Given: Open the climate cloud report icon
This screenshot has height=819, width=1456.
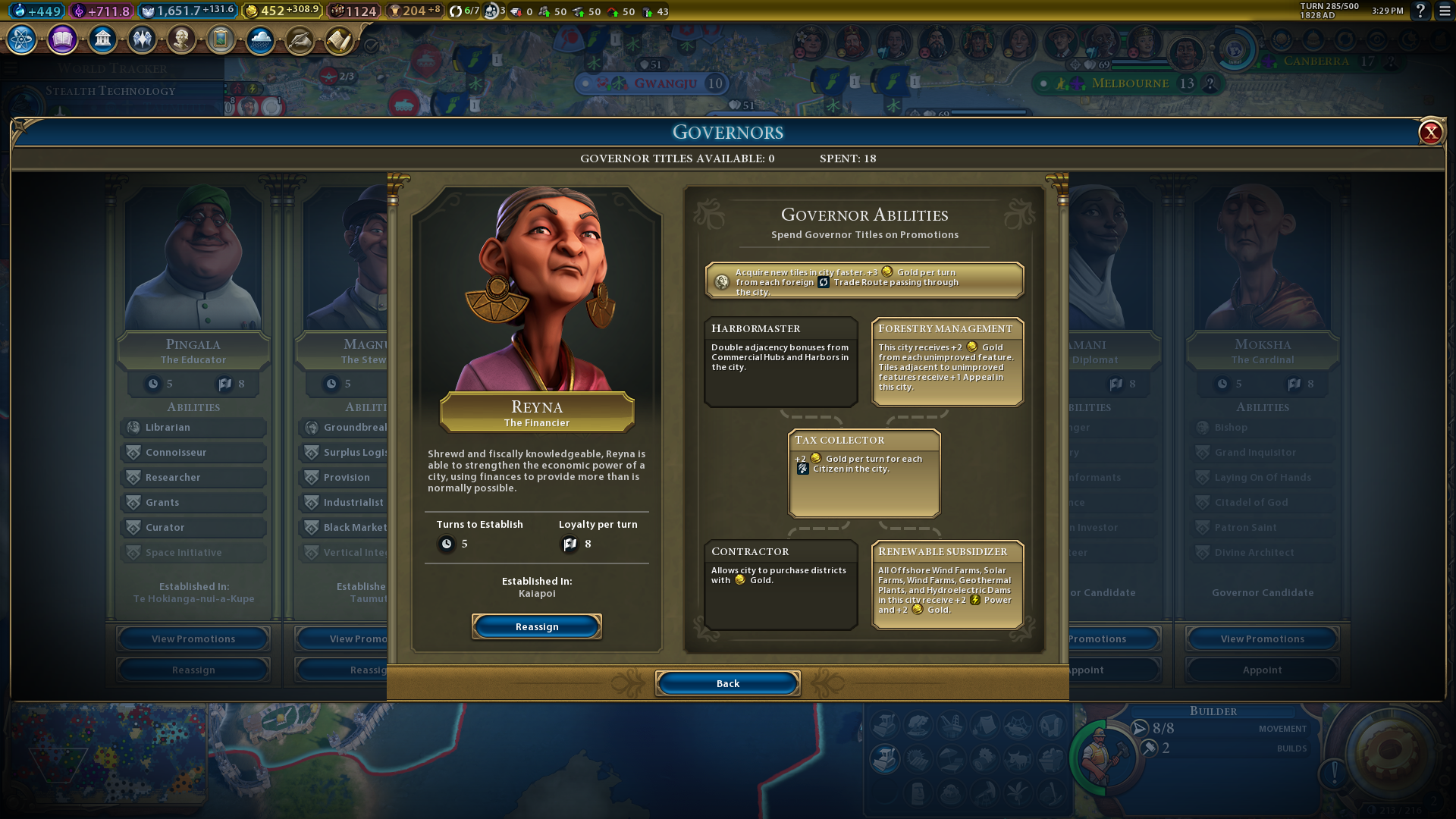Looking at the screenshot, I should 260,39.
